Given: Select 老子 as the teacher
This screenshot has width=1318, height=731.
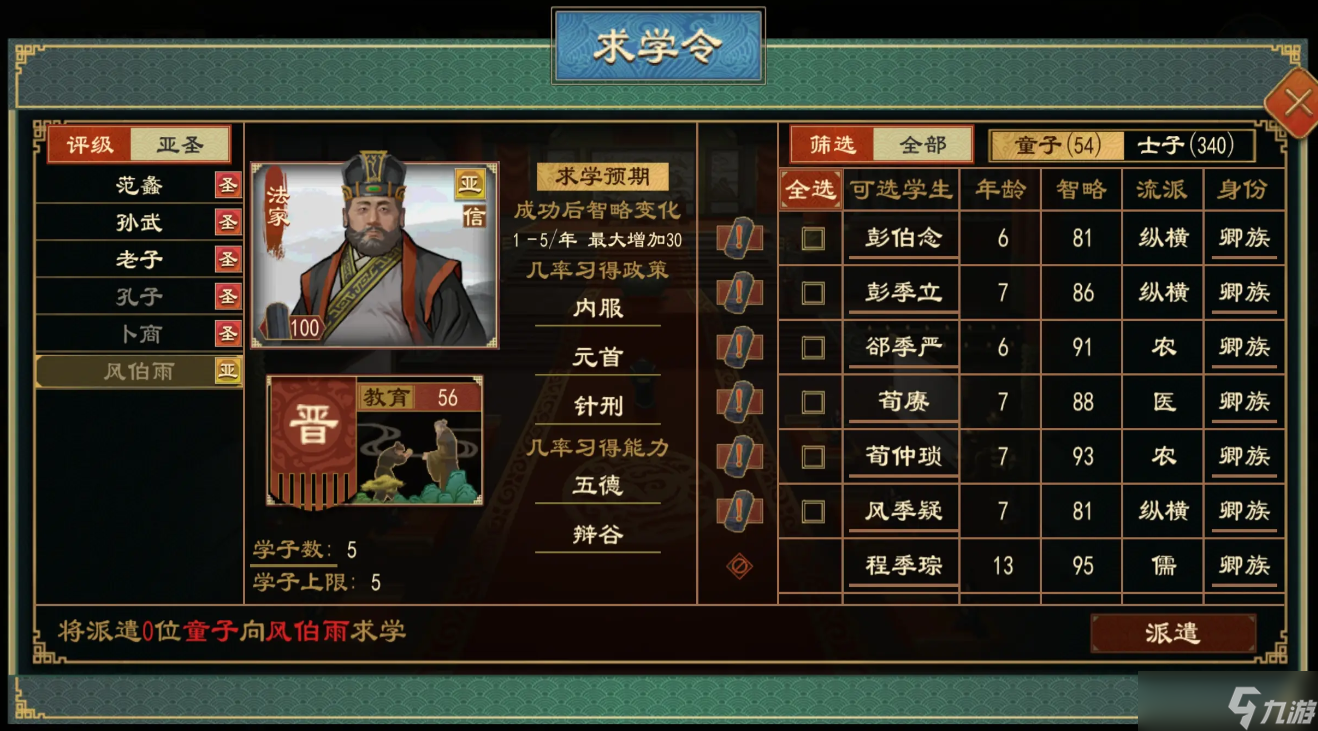Looking at the screenshot, I should [x=138, y=259].
